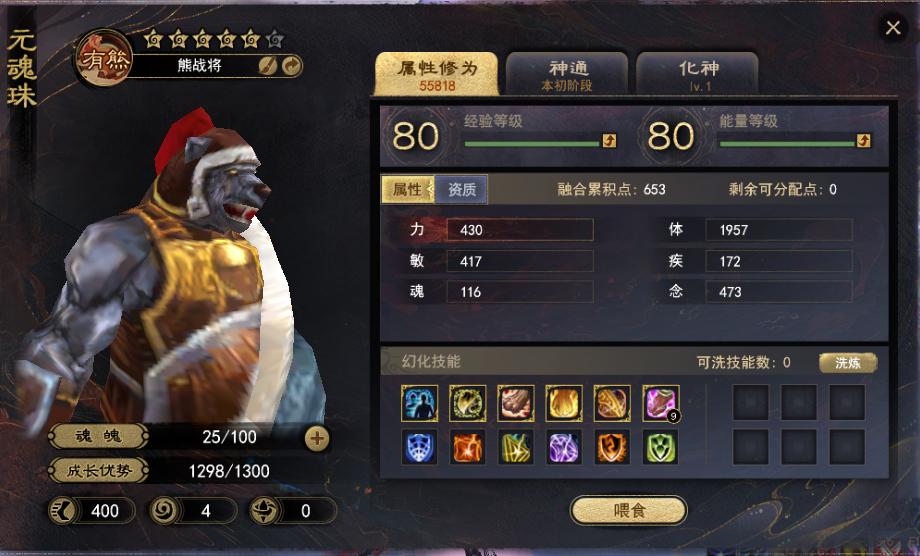920x556 pixels.
Task: Click the 经验等级 upgrade arrow button
Action: 608,141
